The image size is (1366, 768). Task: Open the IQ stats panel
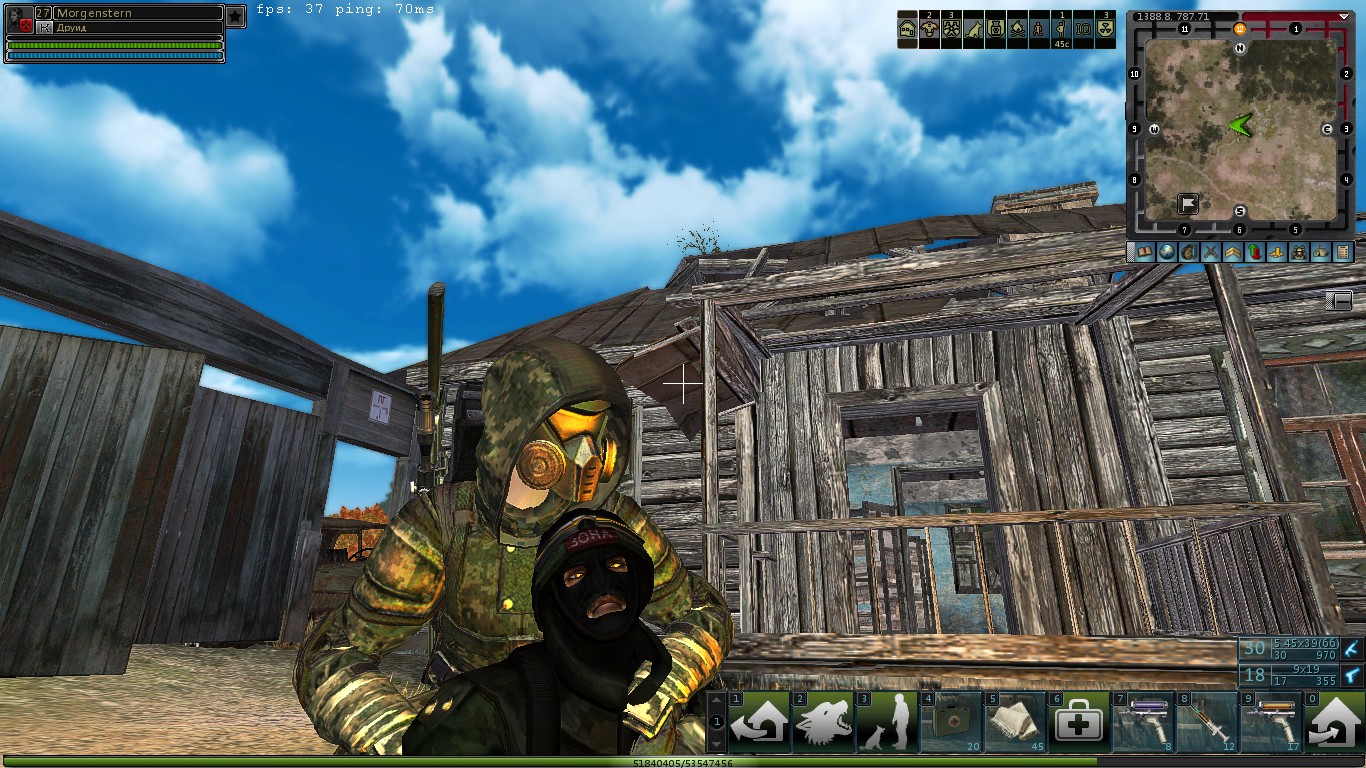[x=1082, y=28]
